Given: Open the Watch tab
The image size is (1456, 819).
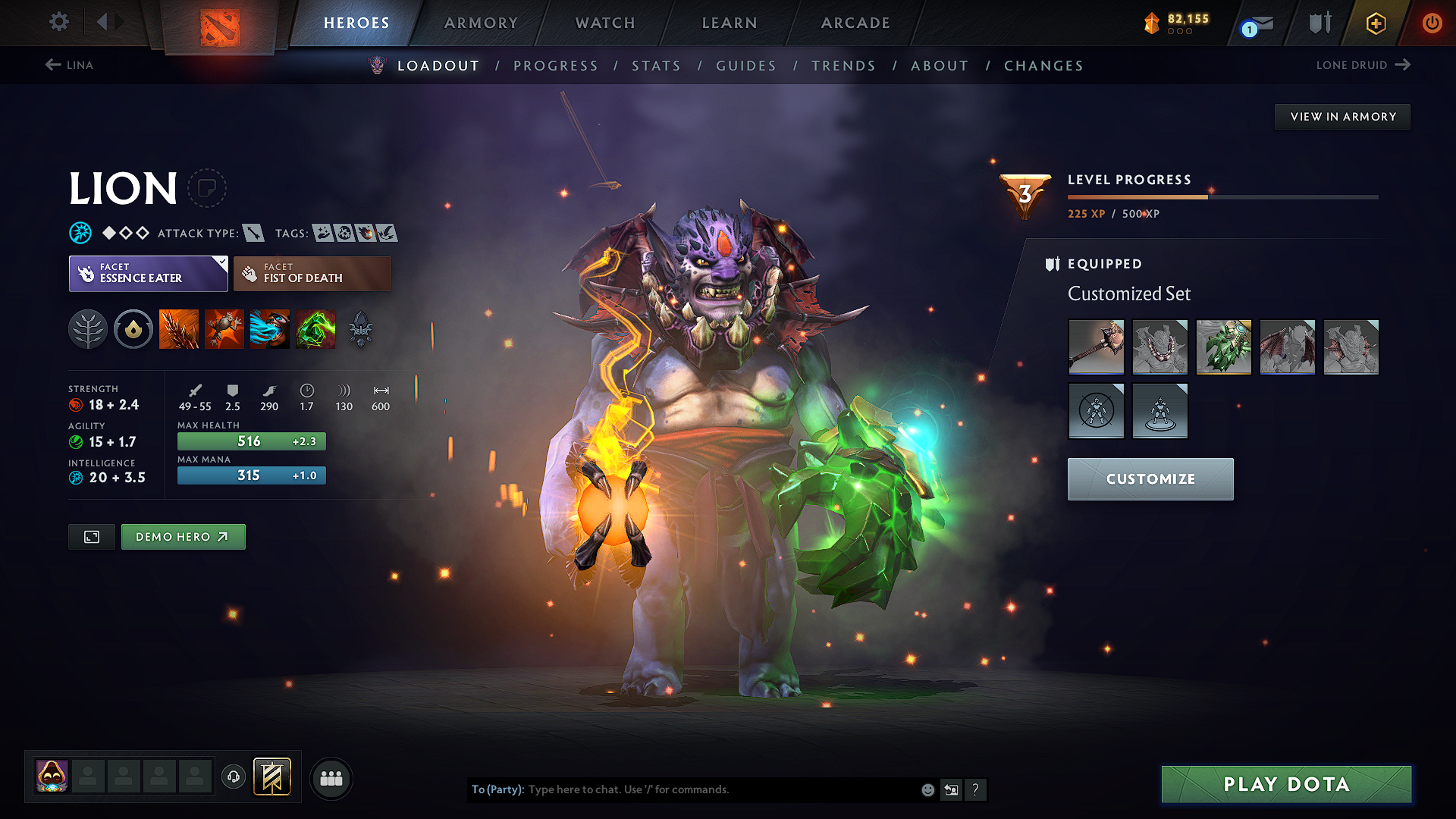Looking at the screenshot, I should [605, 23].
